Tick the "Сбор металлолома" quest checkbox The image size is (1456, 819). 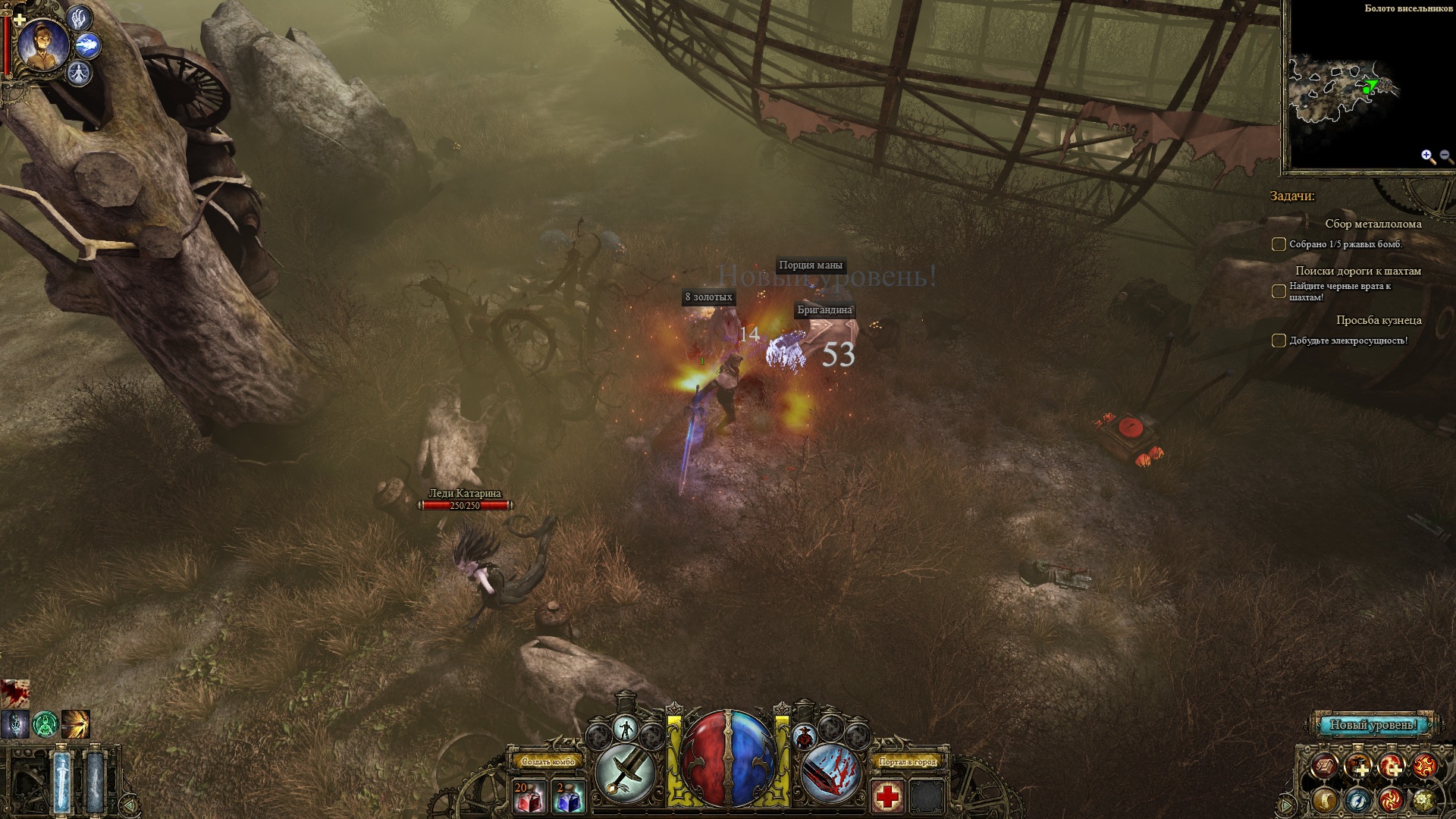click(x=1279, y=244)
